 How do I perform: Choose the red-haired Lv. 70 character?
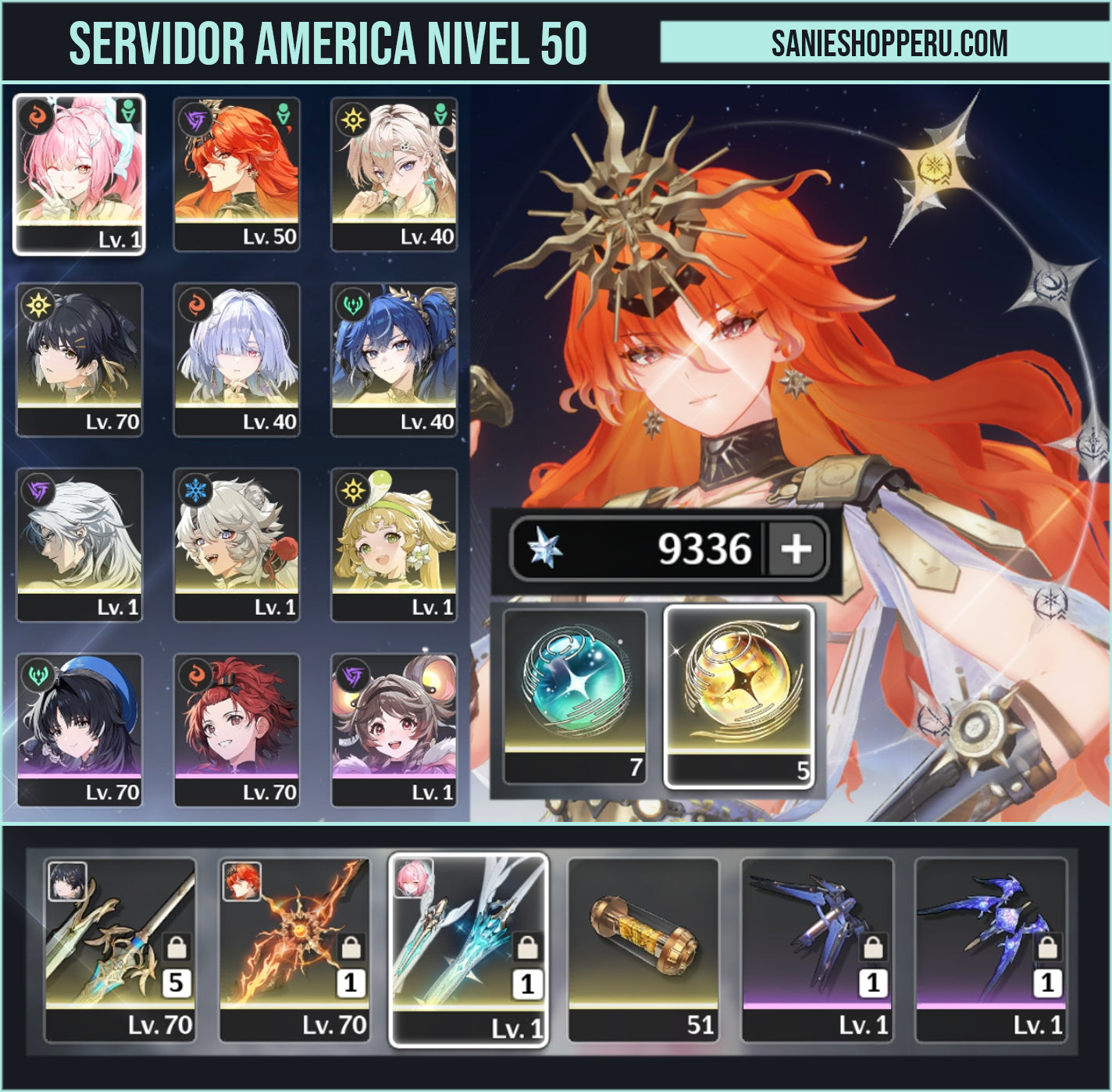pyautogui.click(x=237, y=729)
